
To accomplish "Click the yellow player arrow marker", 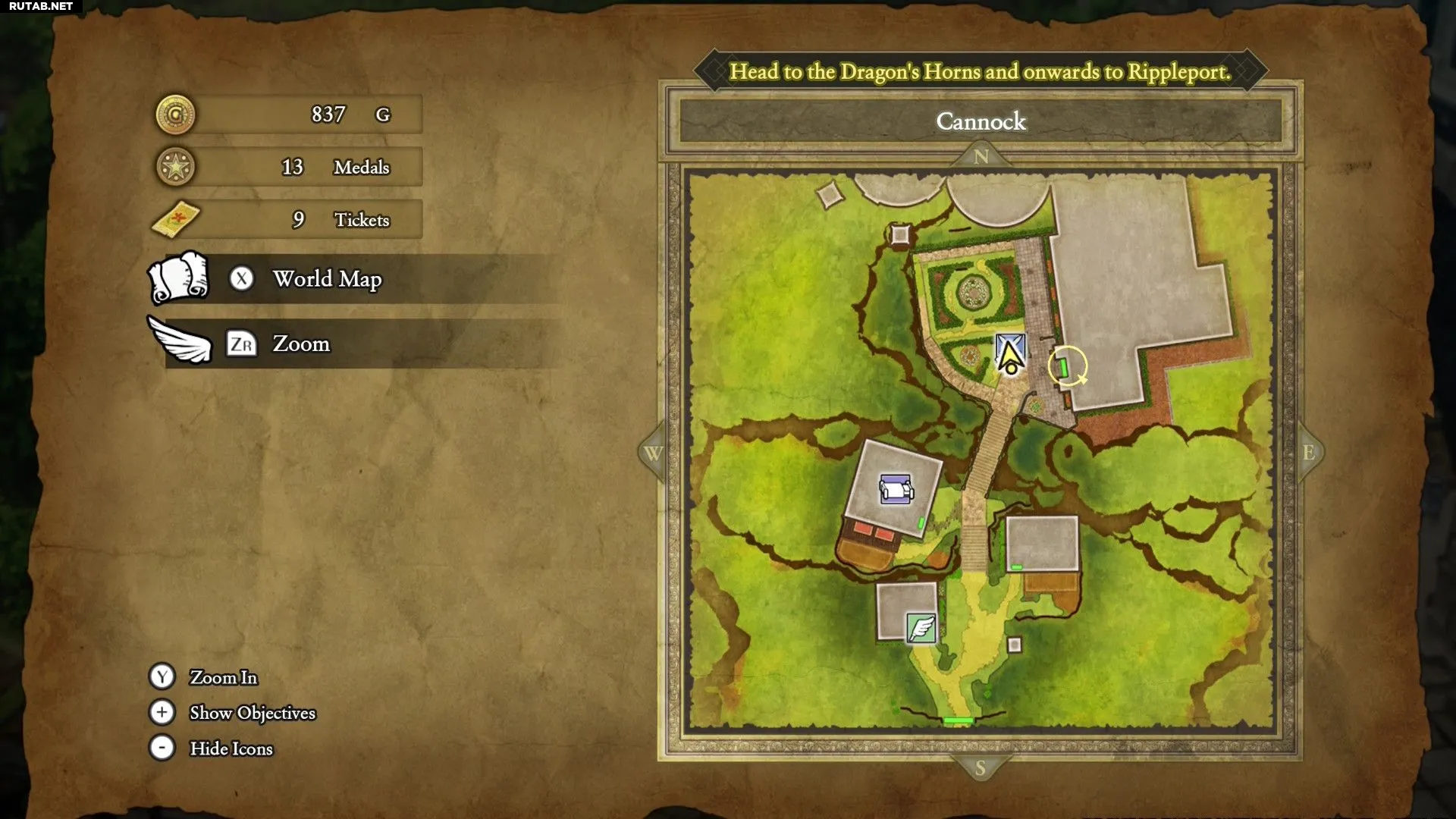I will click(1009, 356).
